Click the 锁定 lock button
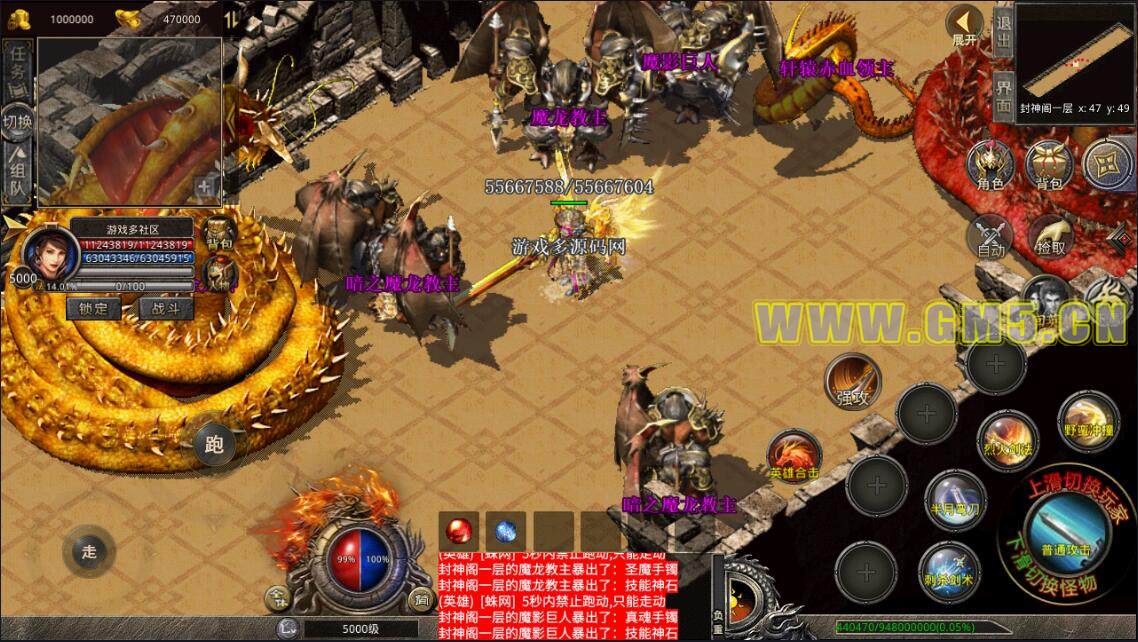Screen dimensions: 1138x642 (94, 309)
